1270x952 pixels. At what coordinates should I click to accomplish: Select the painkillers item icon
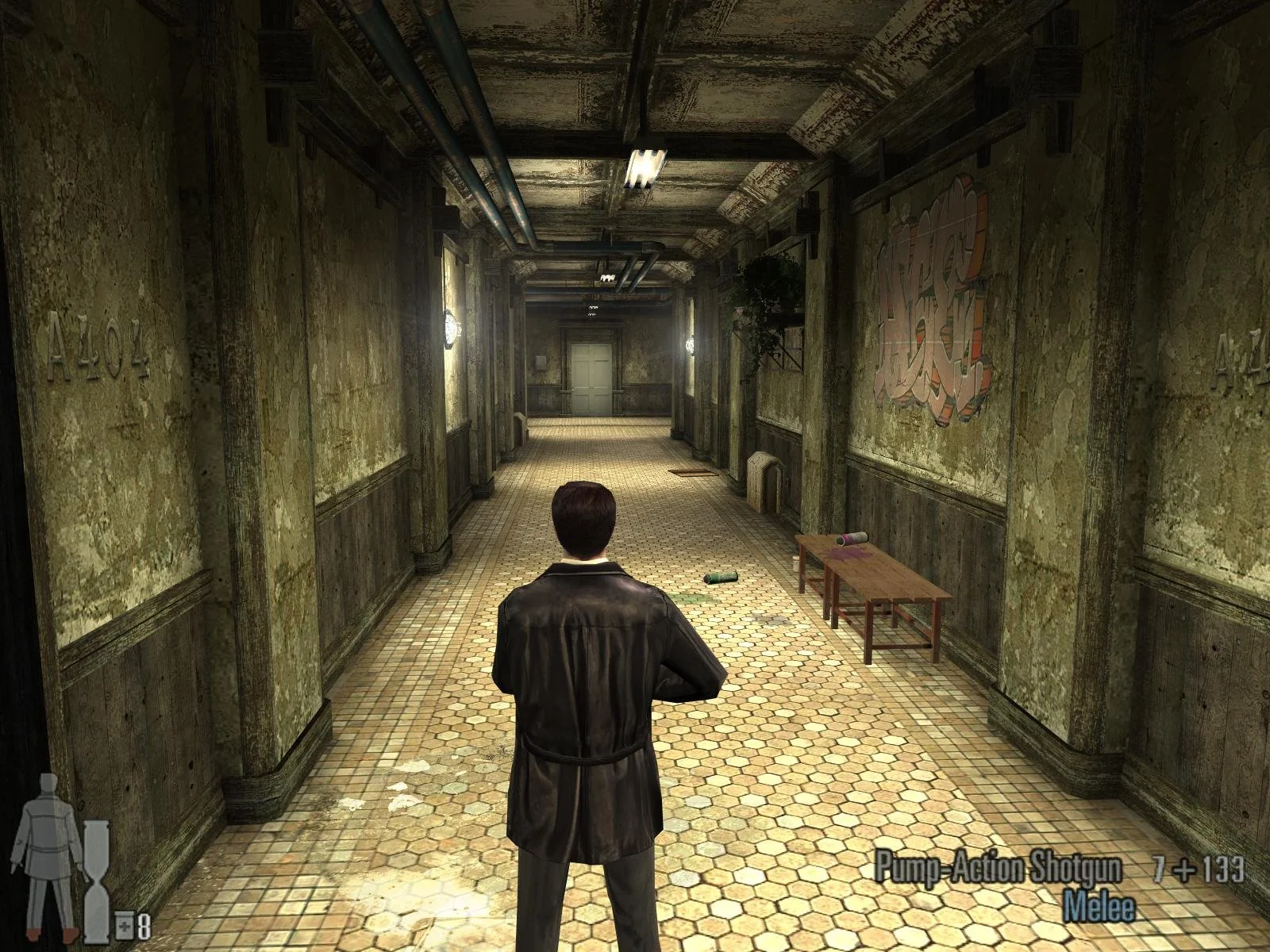(x=125, y=923)
